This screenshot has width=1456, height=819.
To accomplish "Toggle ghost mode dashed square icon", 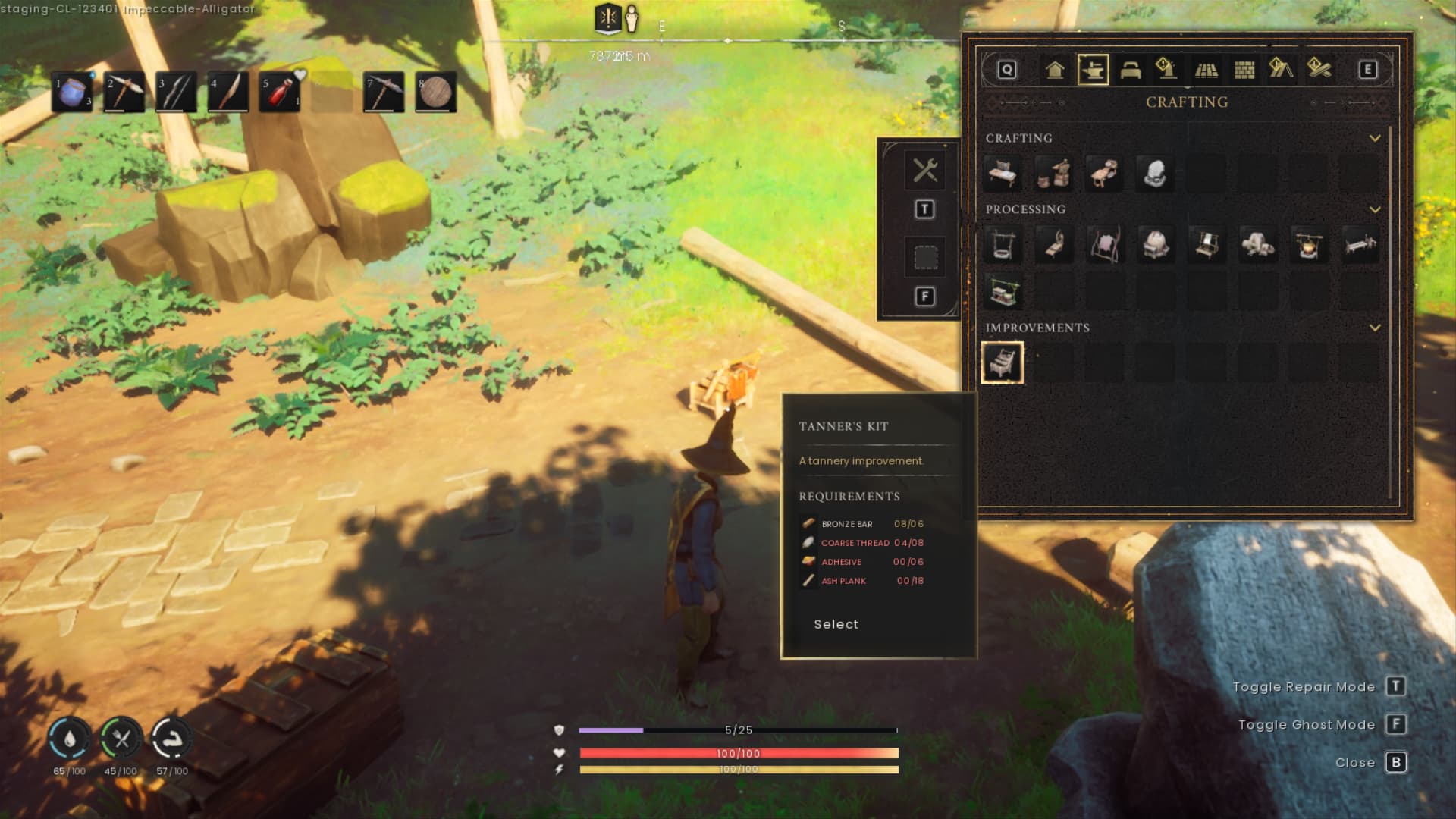I will point(925,258).
